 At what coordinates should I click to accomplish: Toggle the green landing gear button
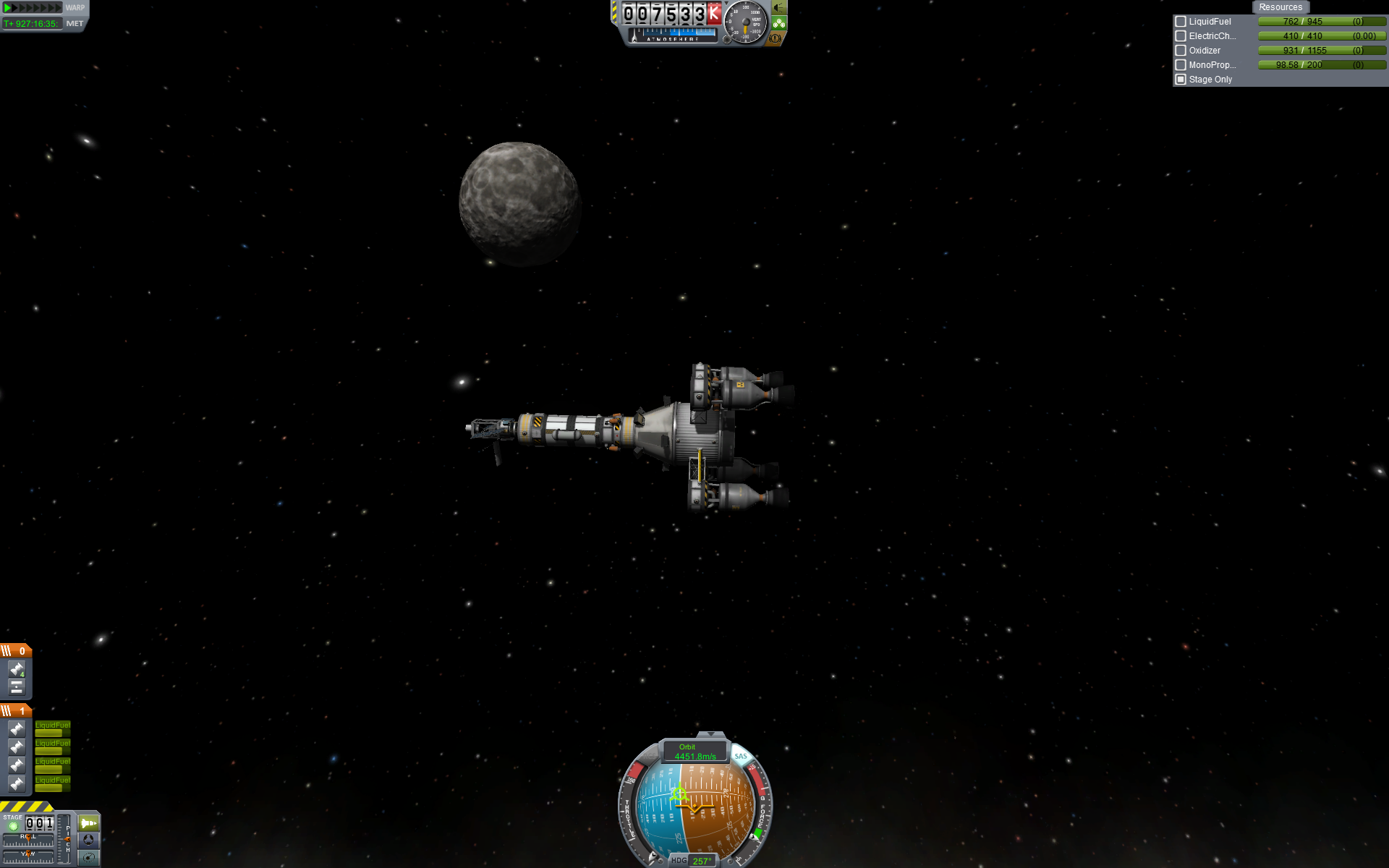778,23
